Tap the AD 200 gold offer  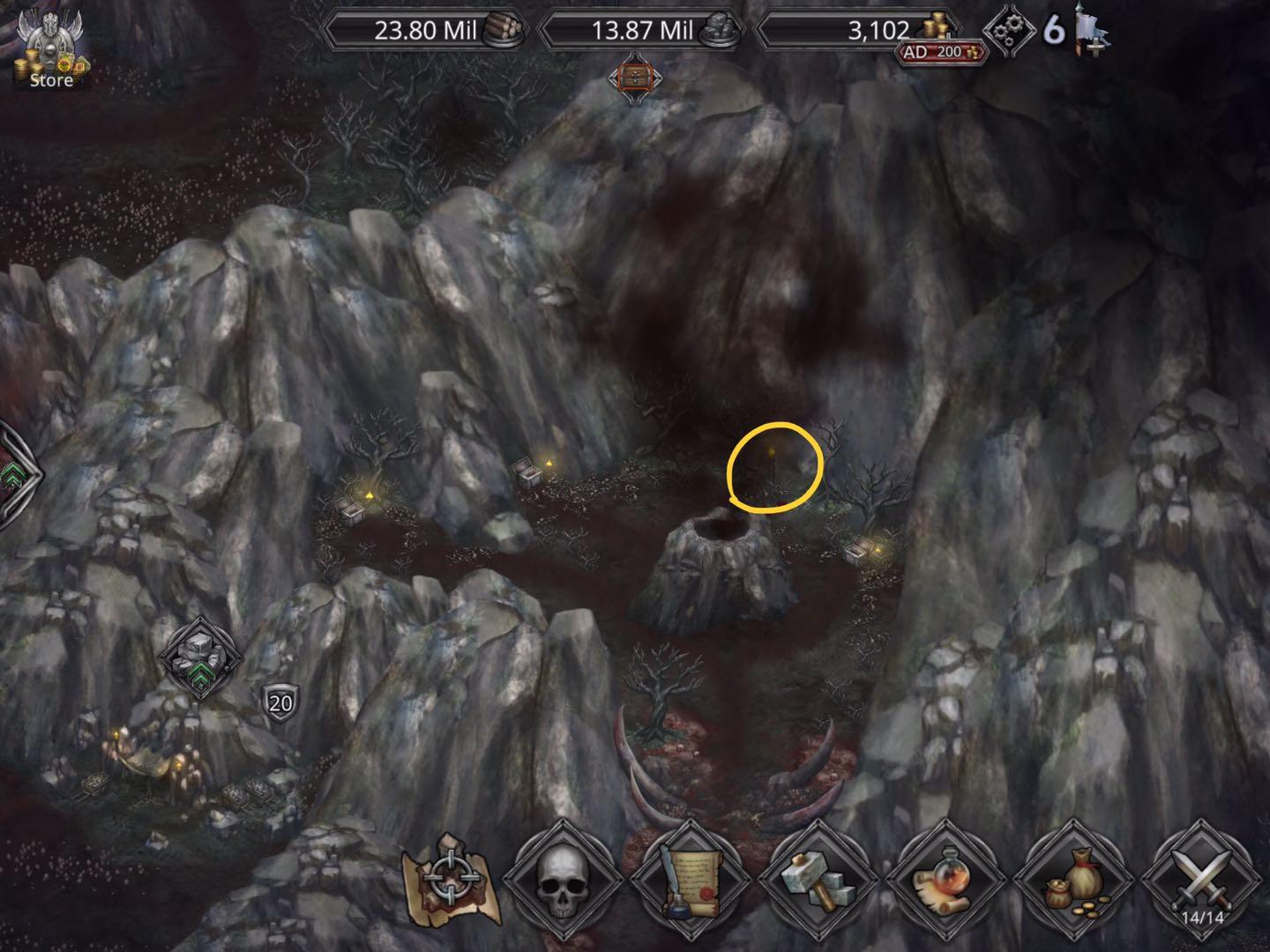click(x=942, y=52)
